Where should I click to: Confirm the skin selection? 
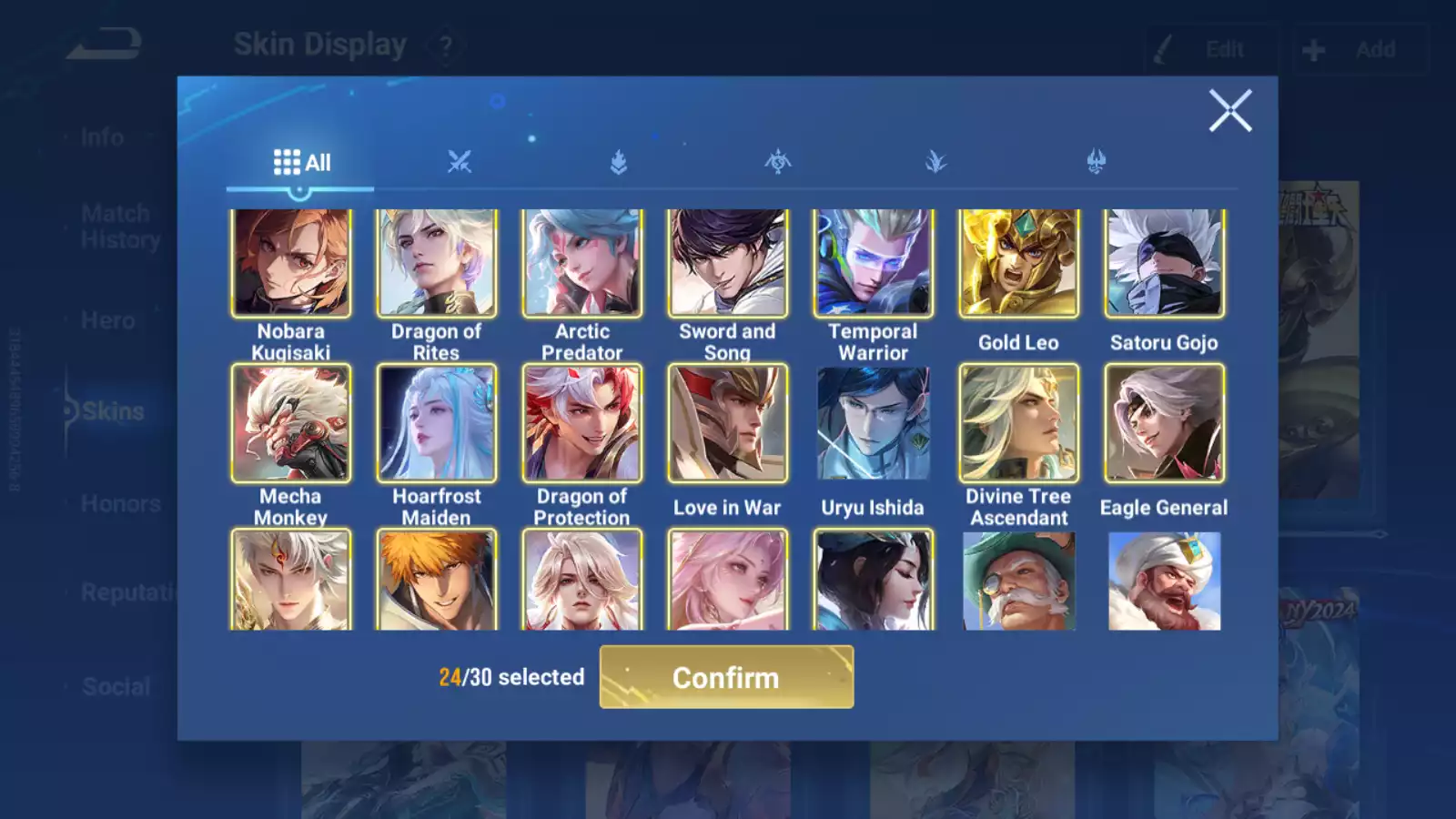point(726,677)
